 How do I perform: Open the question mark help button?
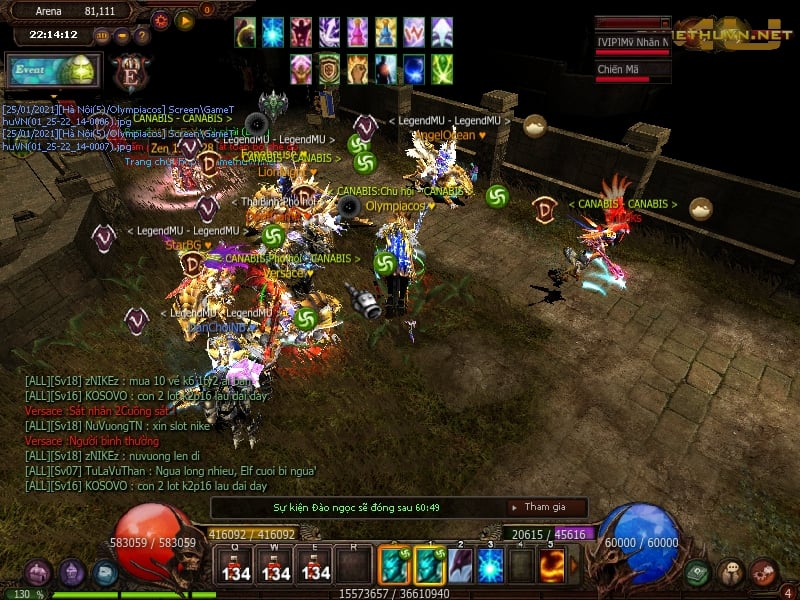tap(142, 36)
